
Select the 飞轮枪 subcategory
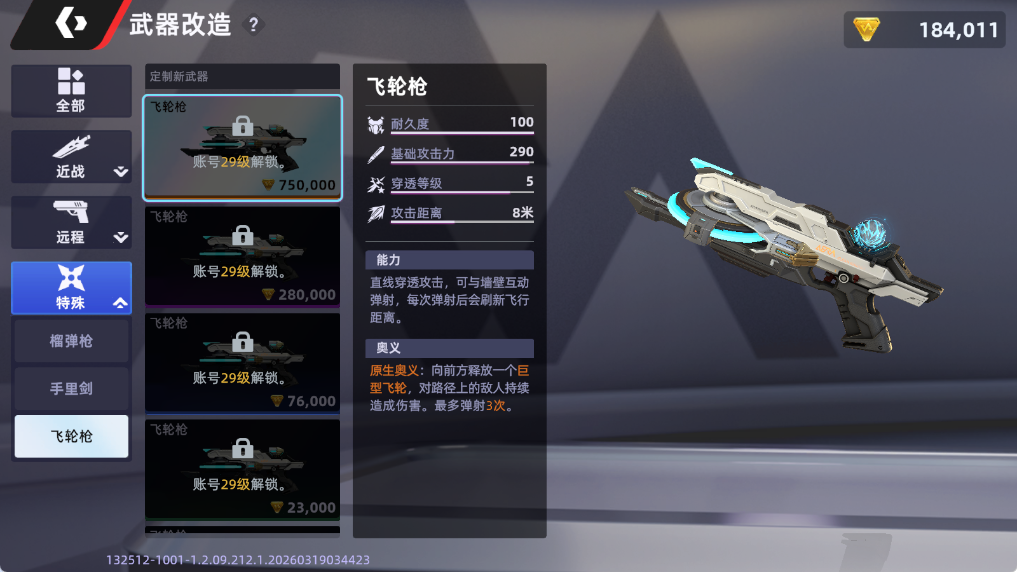(71, 436)
